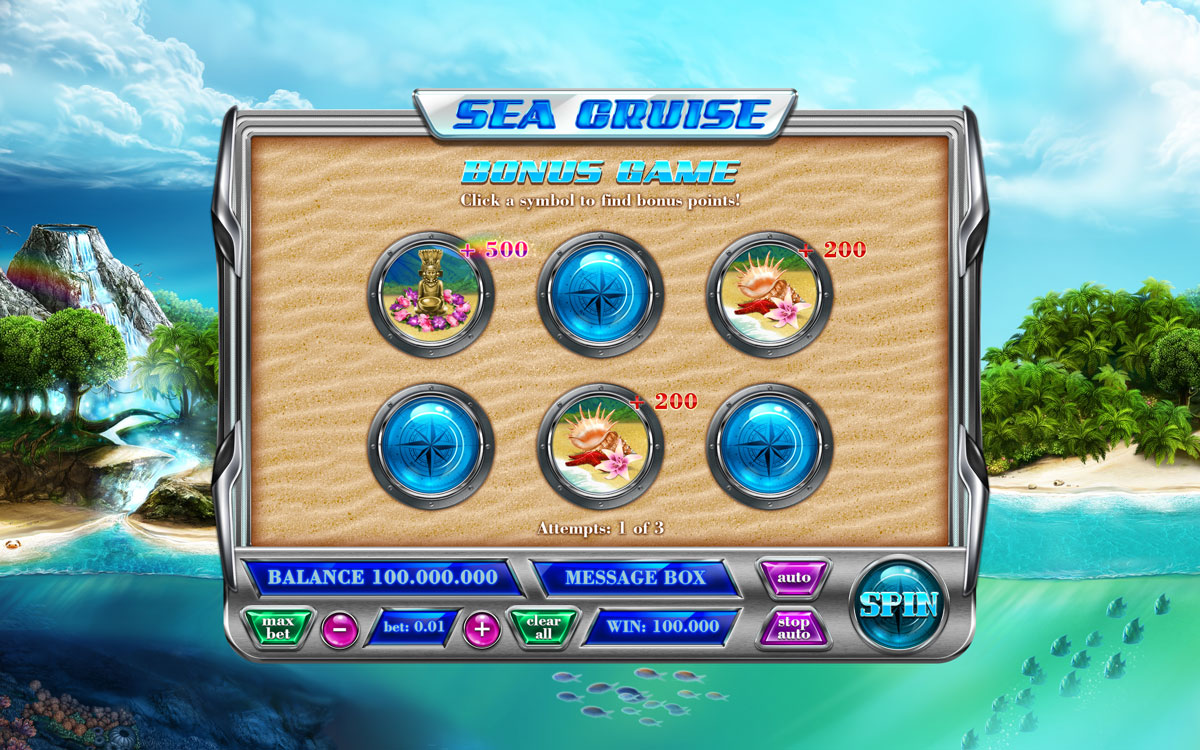The image size is (1200, 750).
Task: Spin the reels with the SPIN button
Action: pos(897,604)
